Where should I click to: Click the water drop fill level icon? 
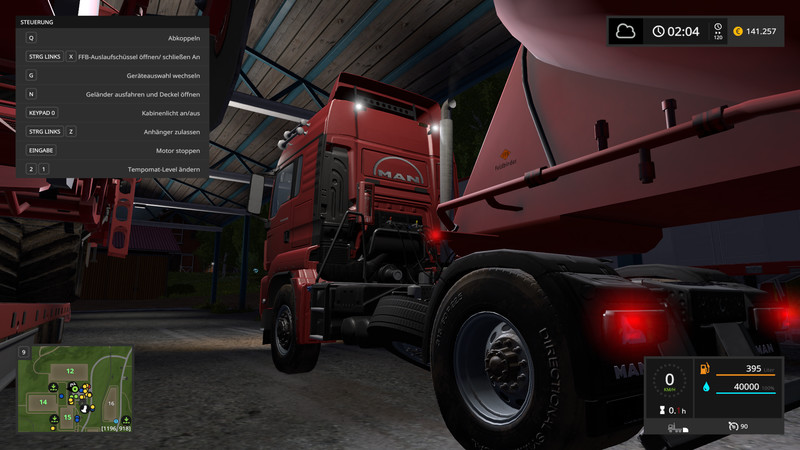click(x=705, y=388)
